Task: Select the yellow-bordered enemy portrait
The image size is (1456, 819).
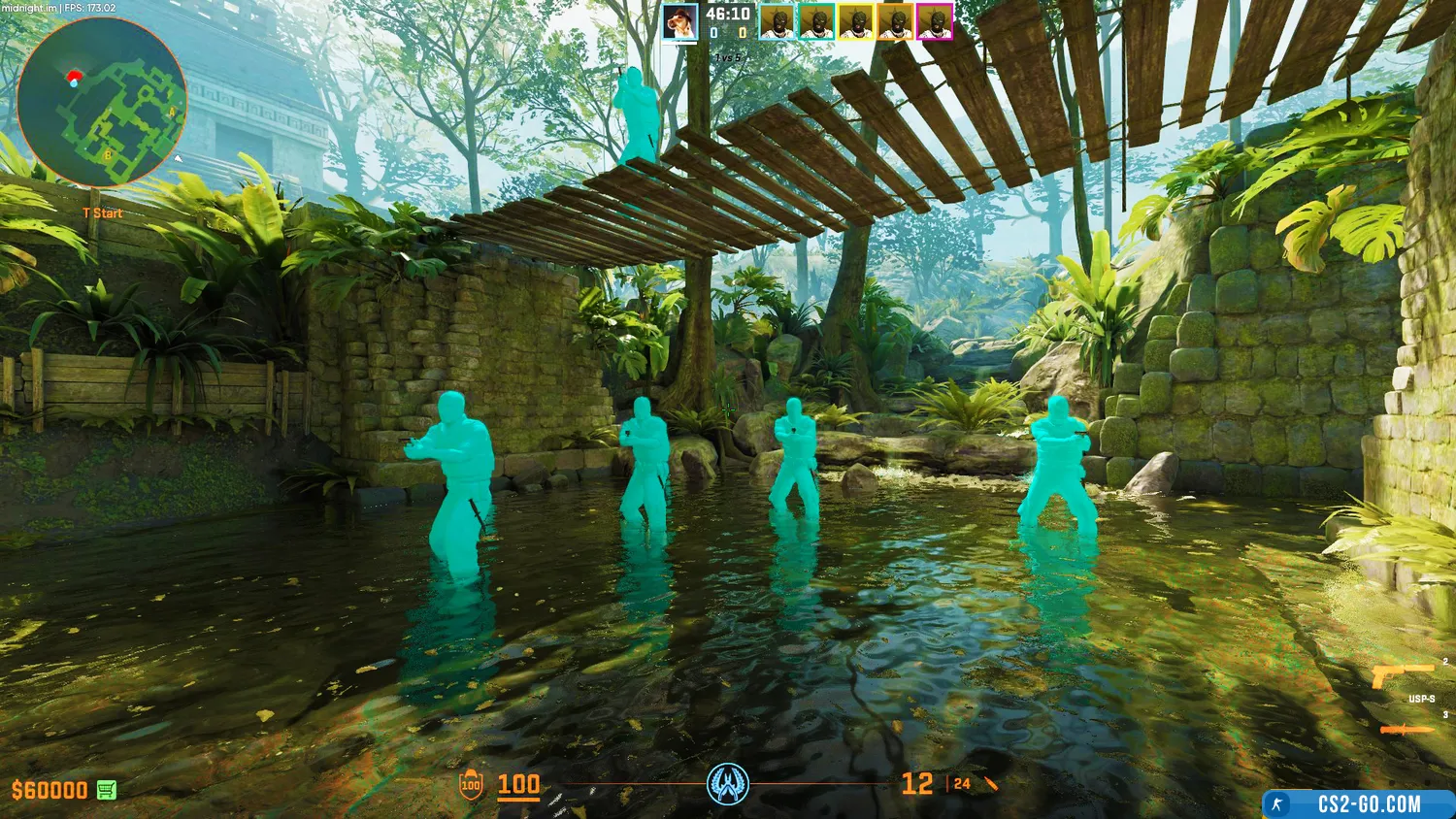Action: click(856, 21)
